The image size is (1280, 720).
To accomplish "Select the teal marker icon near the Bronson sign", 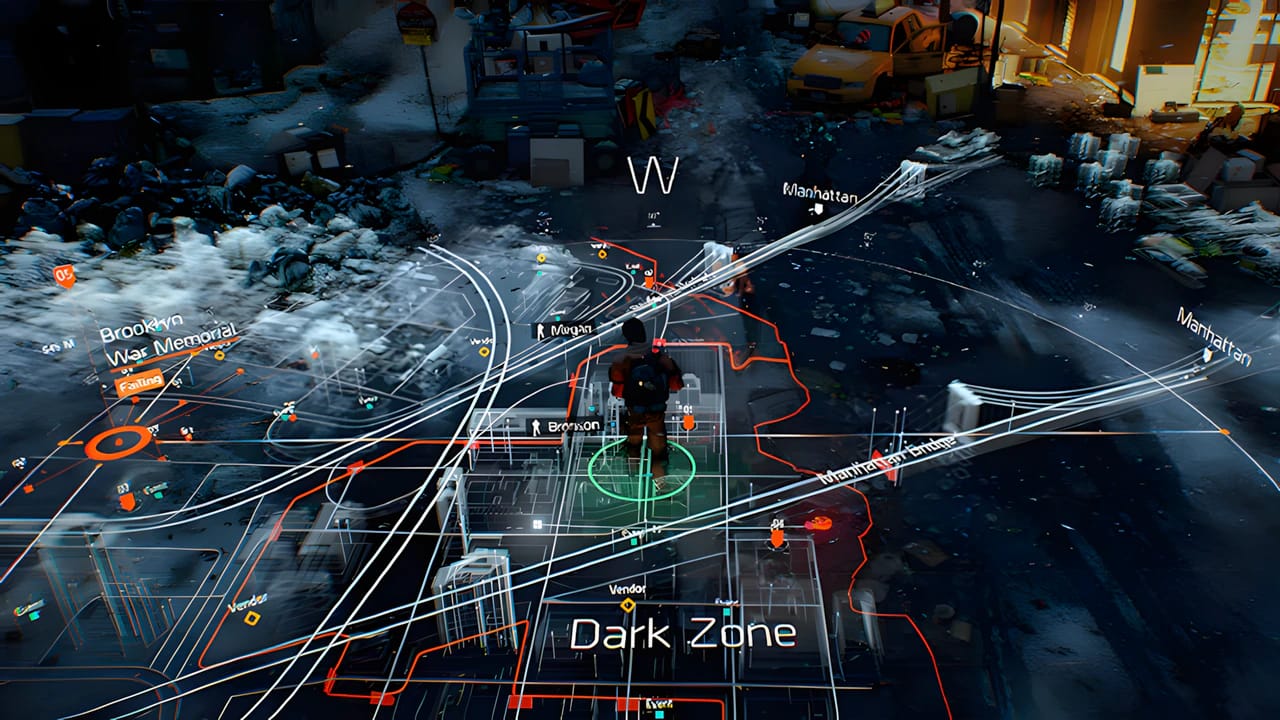I will click(x=592, y=407).
